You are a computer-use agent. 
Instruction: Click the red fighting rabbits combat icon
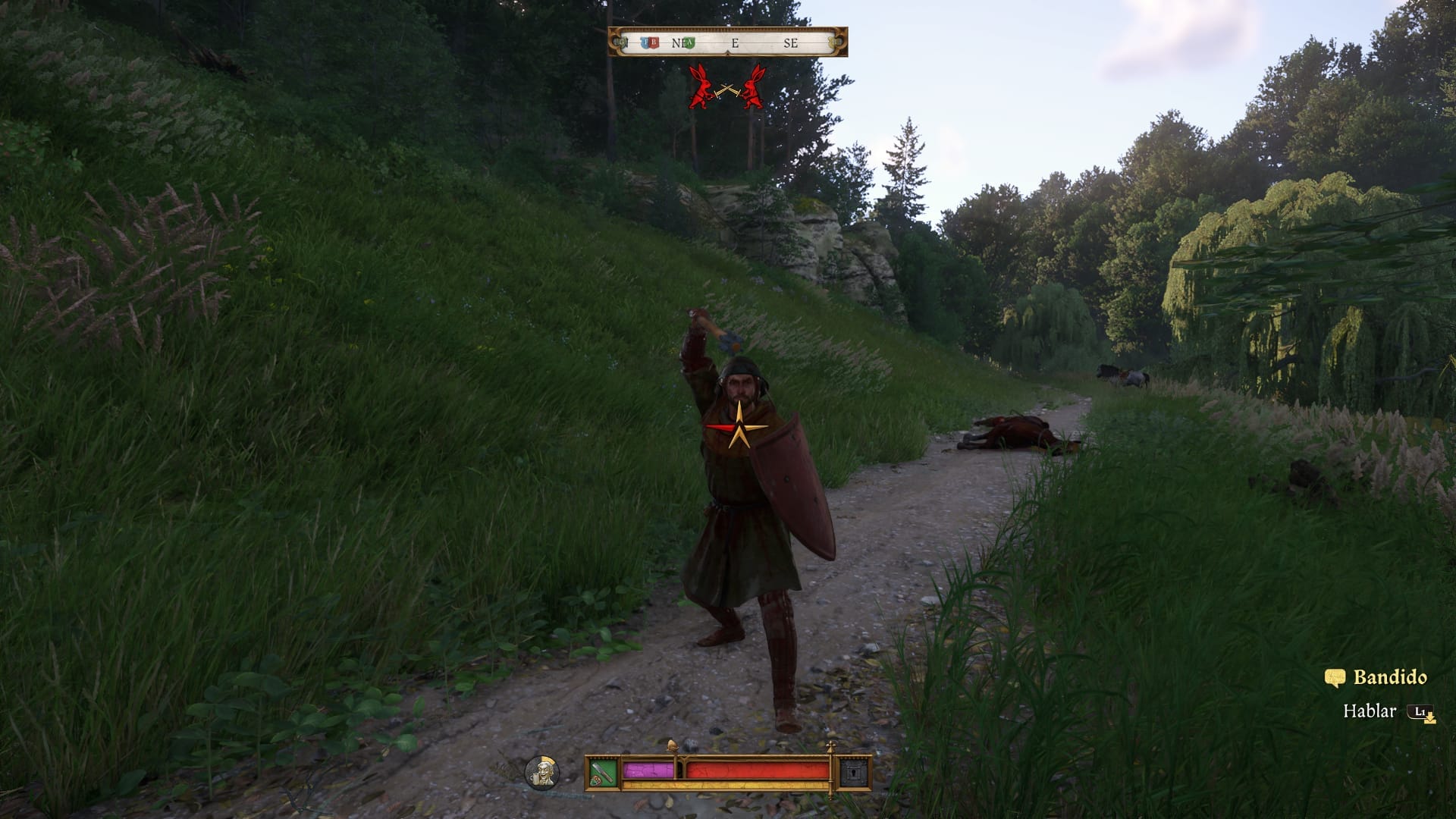click(x=727, y=87)
